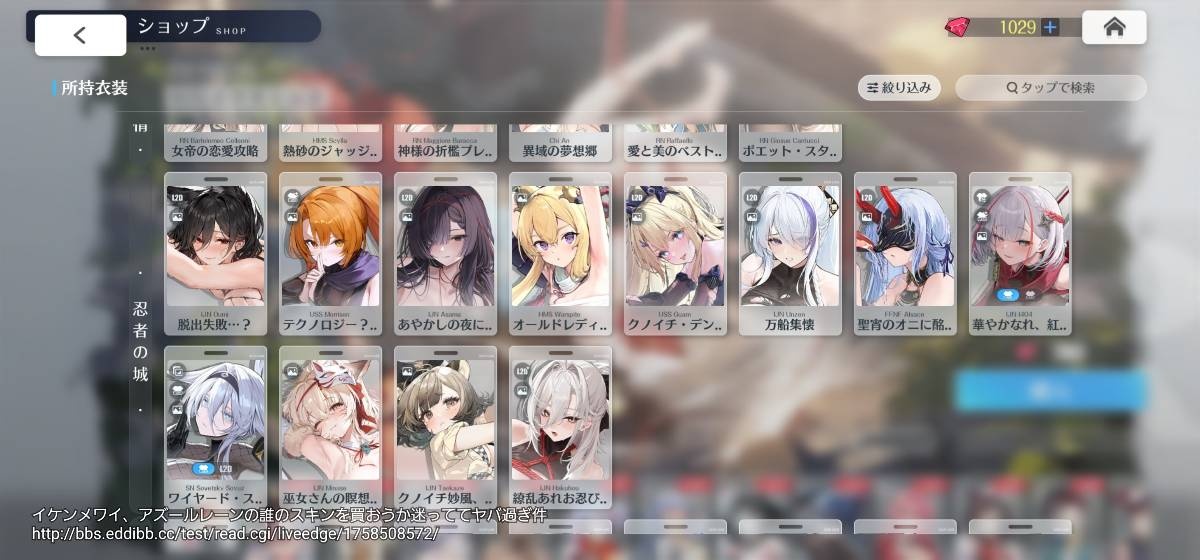This screenshot has width=1200, height=560.
Task: Open the 絞り込み filter options
Action: (x=899, y=88)
